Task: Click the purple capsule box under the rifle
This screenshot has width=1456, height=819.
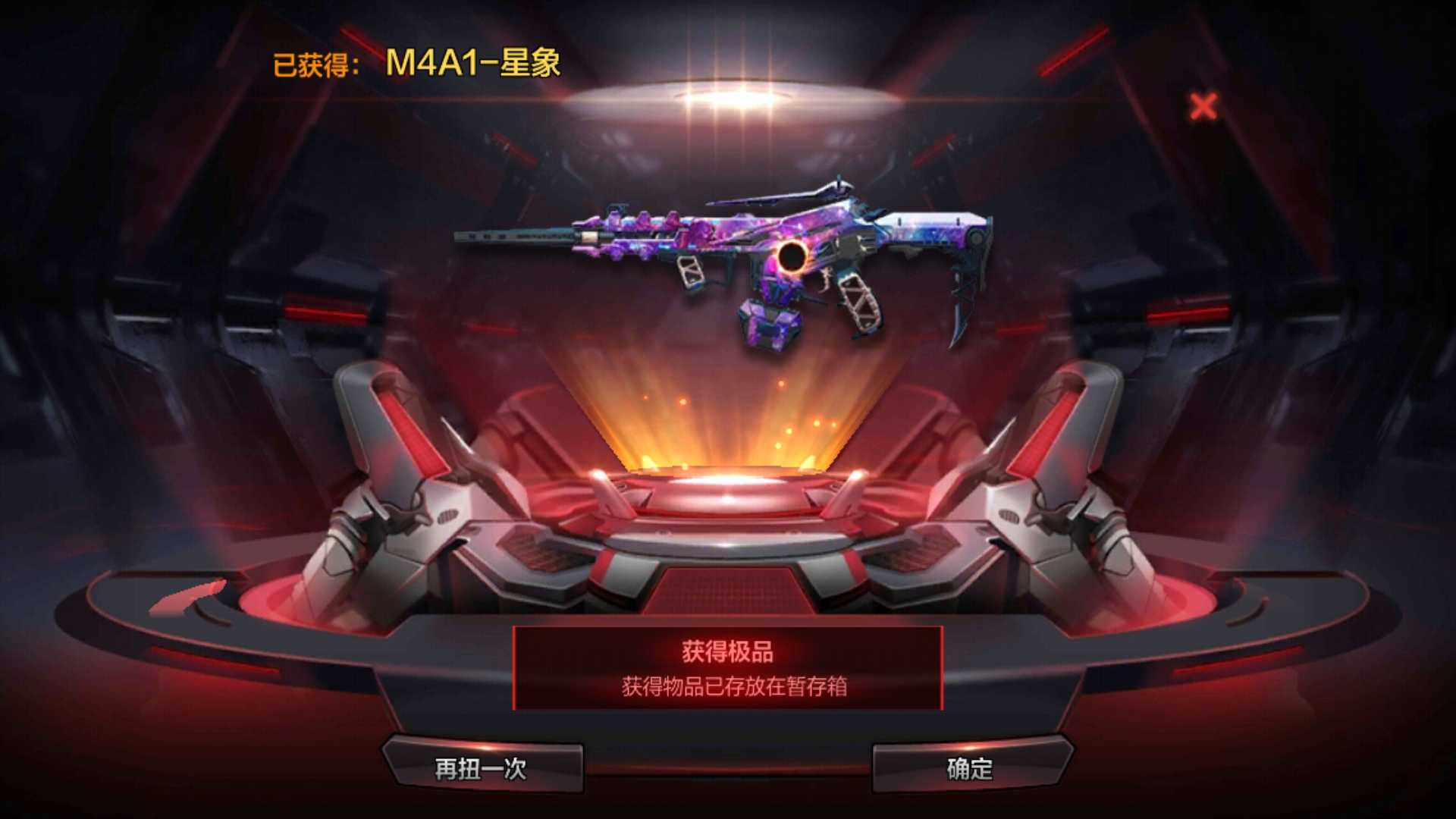Action: tap(770, 326)
